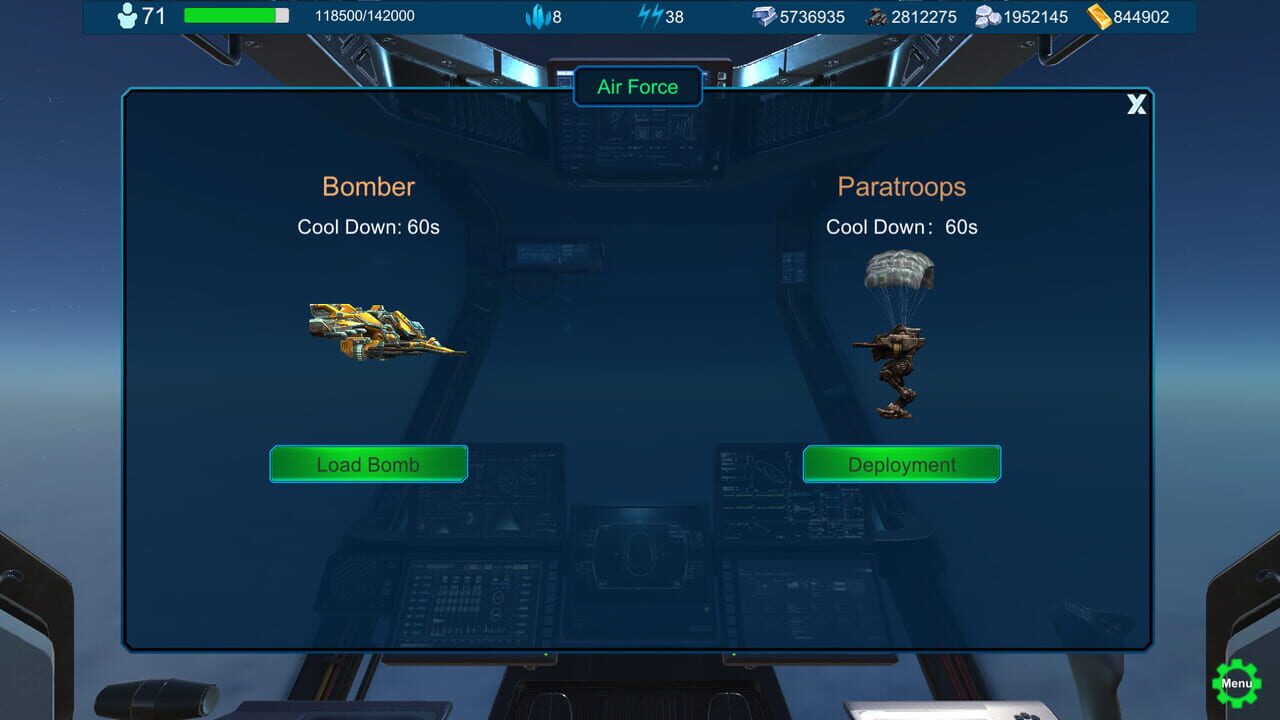1280x720 pixels.
Task: Select the blue crystal resource icon
Action: [x=537, y=16]
